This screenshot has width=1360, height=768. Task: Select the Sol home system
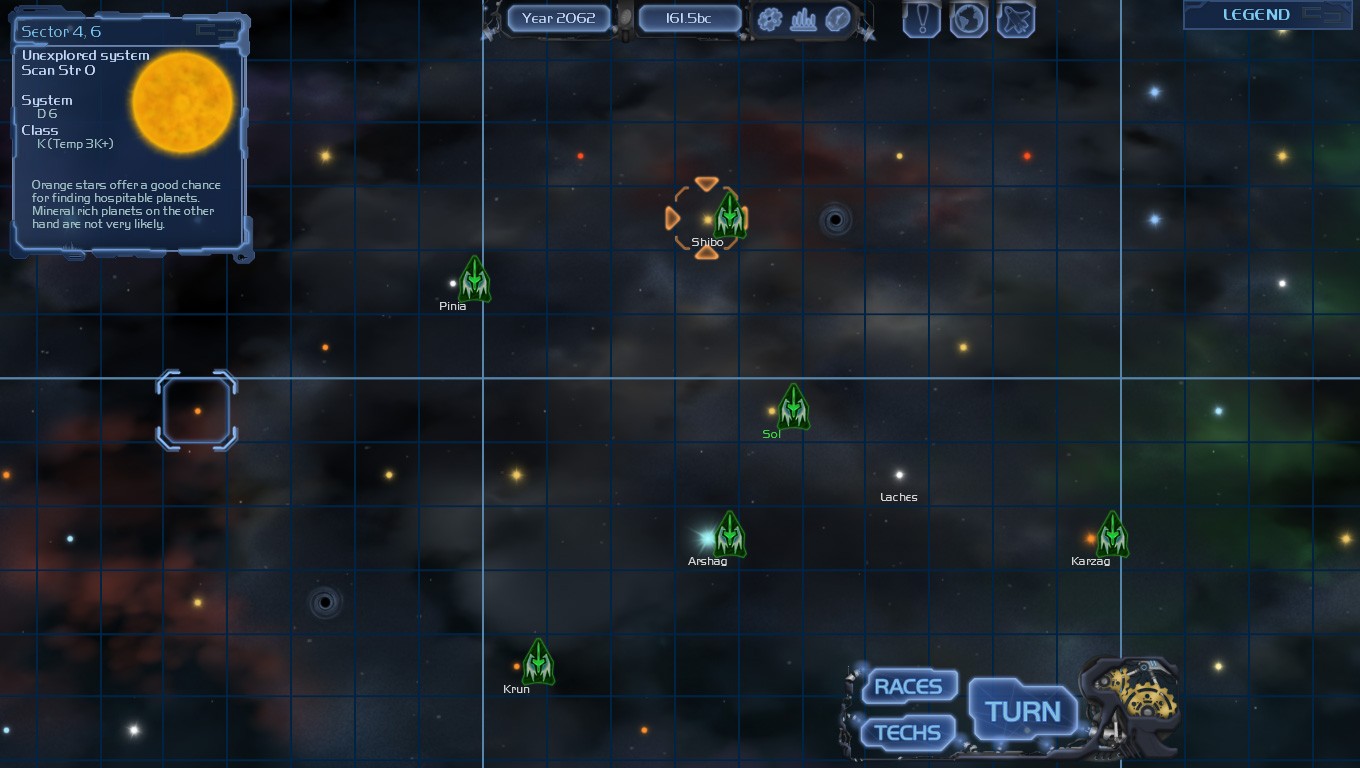click(772, 411)
